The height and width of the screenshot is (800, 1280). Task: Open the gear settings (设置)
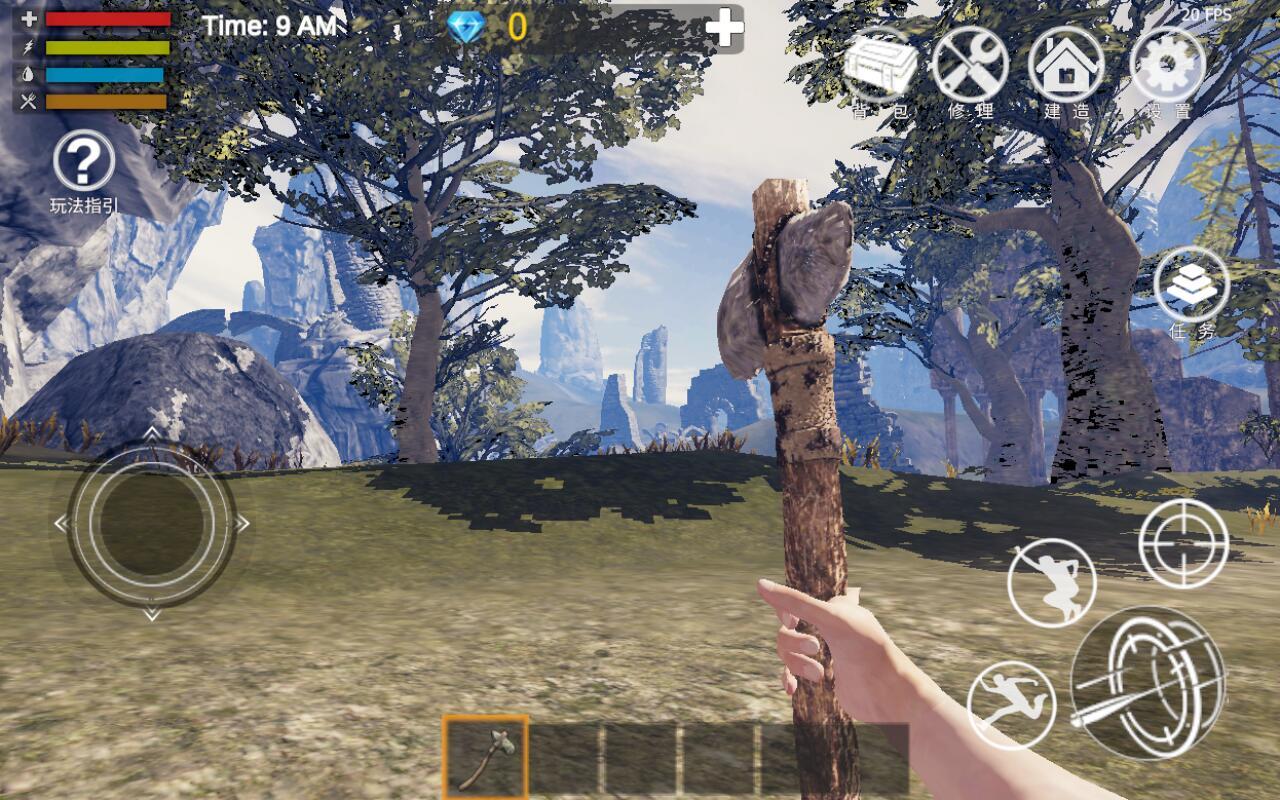pos(1167,66)
